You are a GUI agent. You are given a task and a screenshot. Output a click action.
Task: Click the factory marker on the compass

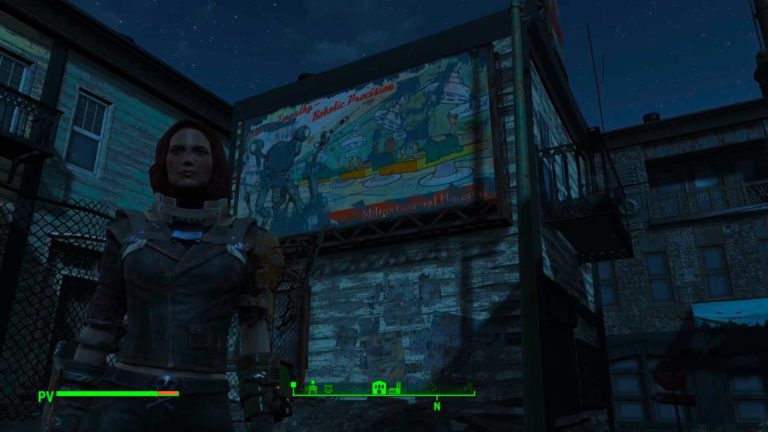click(396, 388)
